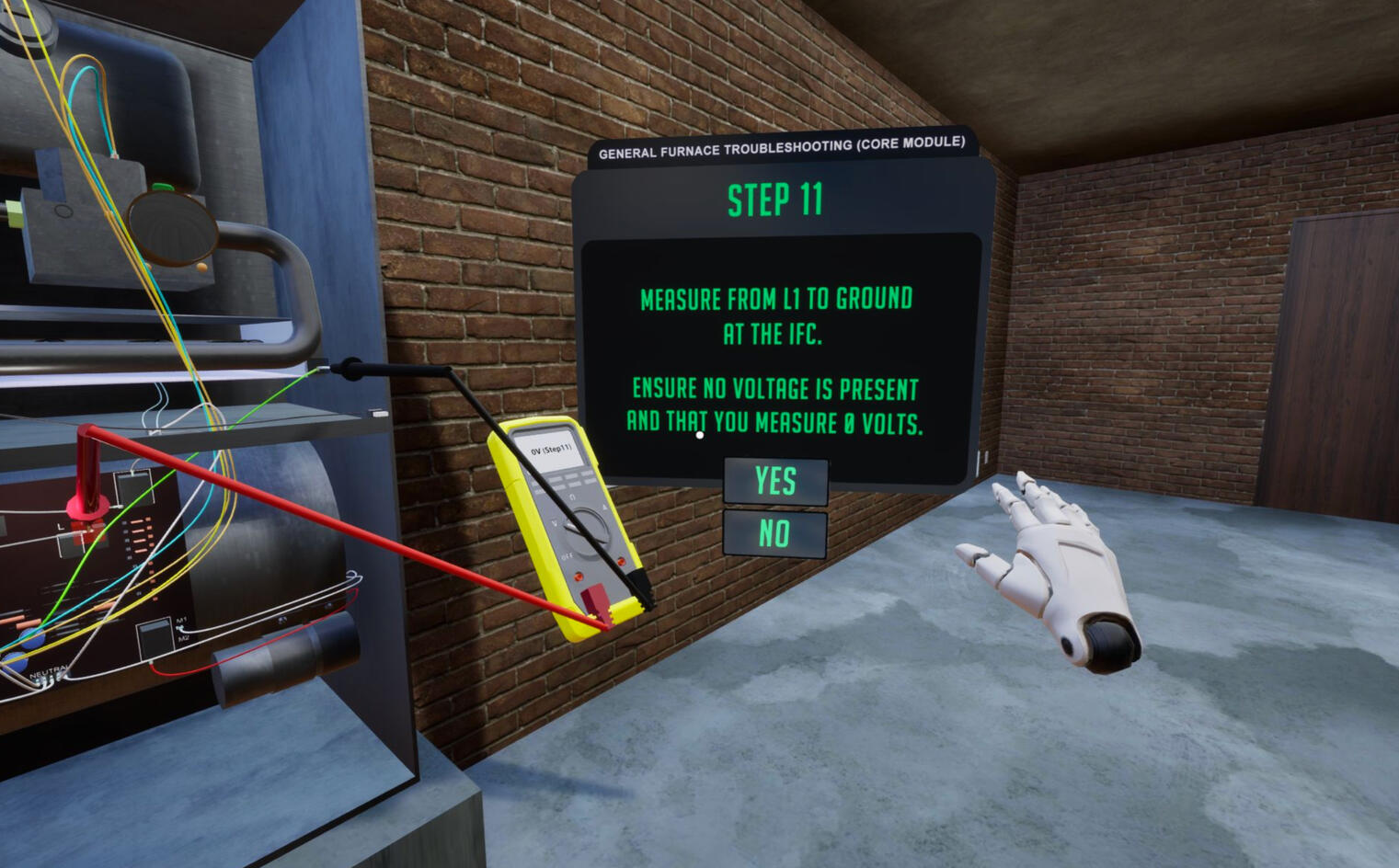This screenshot has width=1399, height=868.
Task: Answer YES on the Step 11 panel
Action: [x=775, y=480]
